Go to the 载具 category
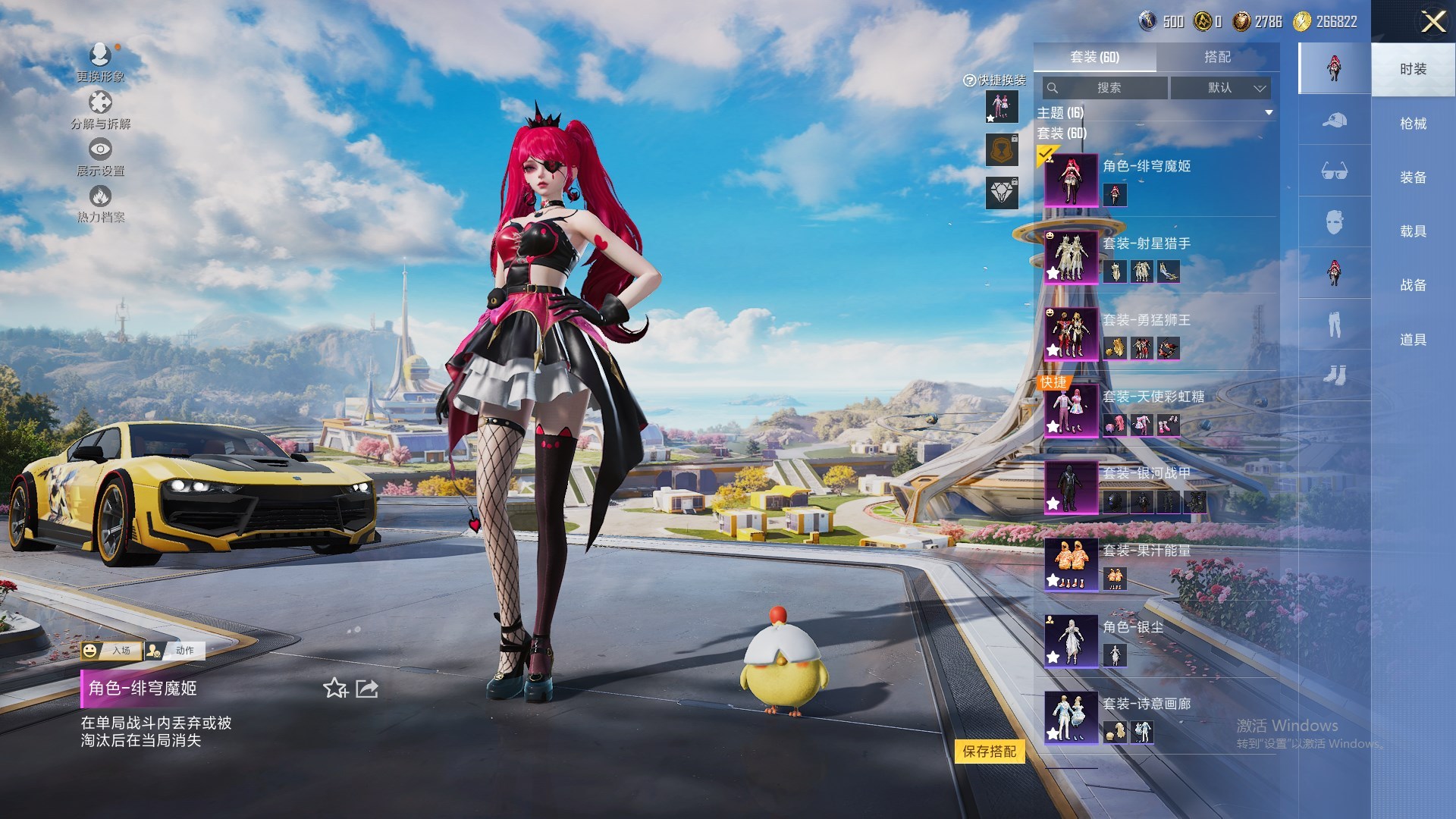 [x=1413, y=231]
